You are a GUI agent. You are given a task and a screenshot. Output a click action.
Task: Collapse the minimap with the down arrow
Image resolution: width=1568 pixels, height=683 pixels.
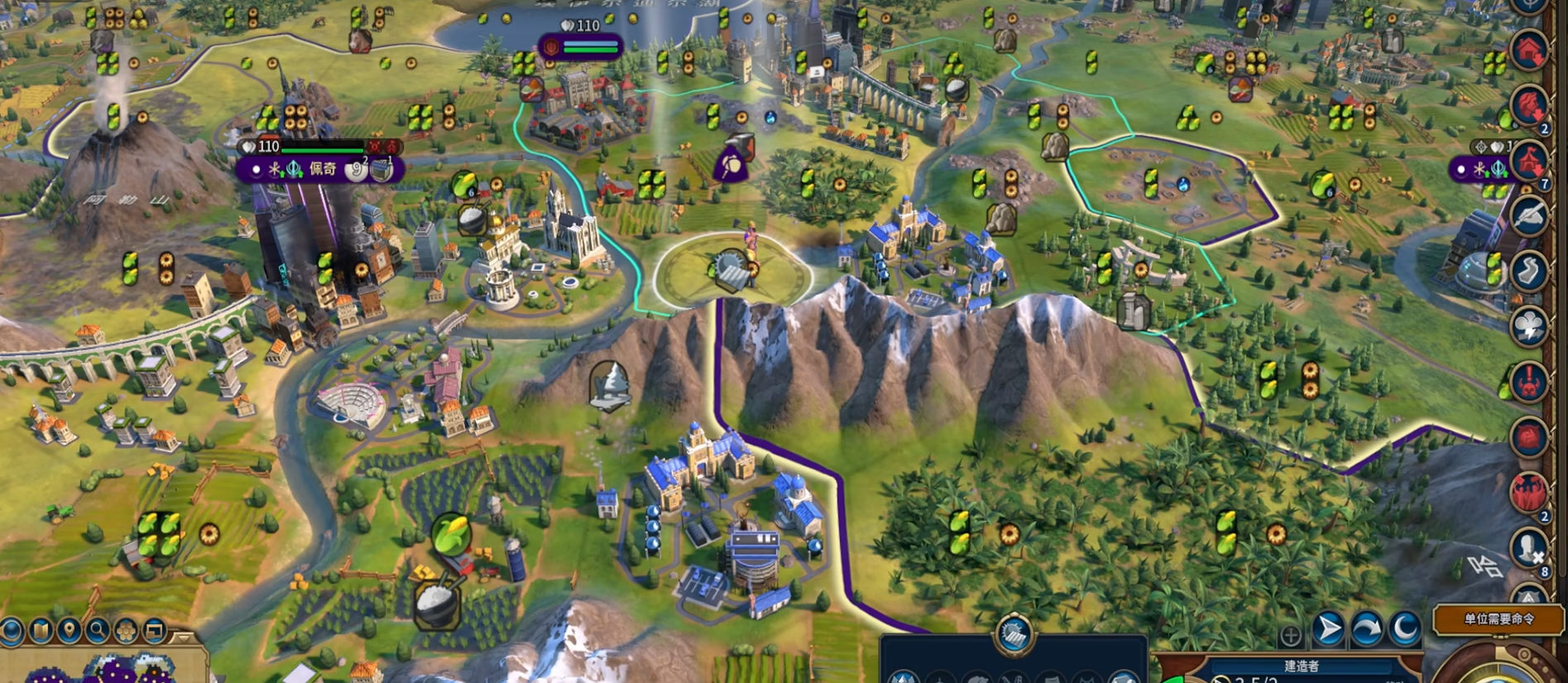[184, 637]
